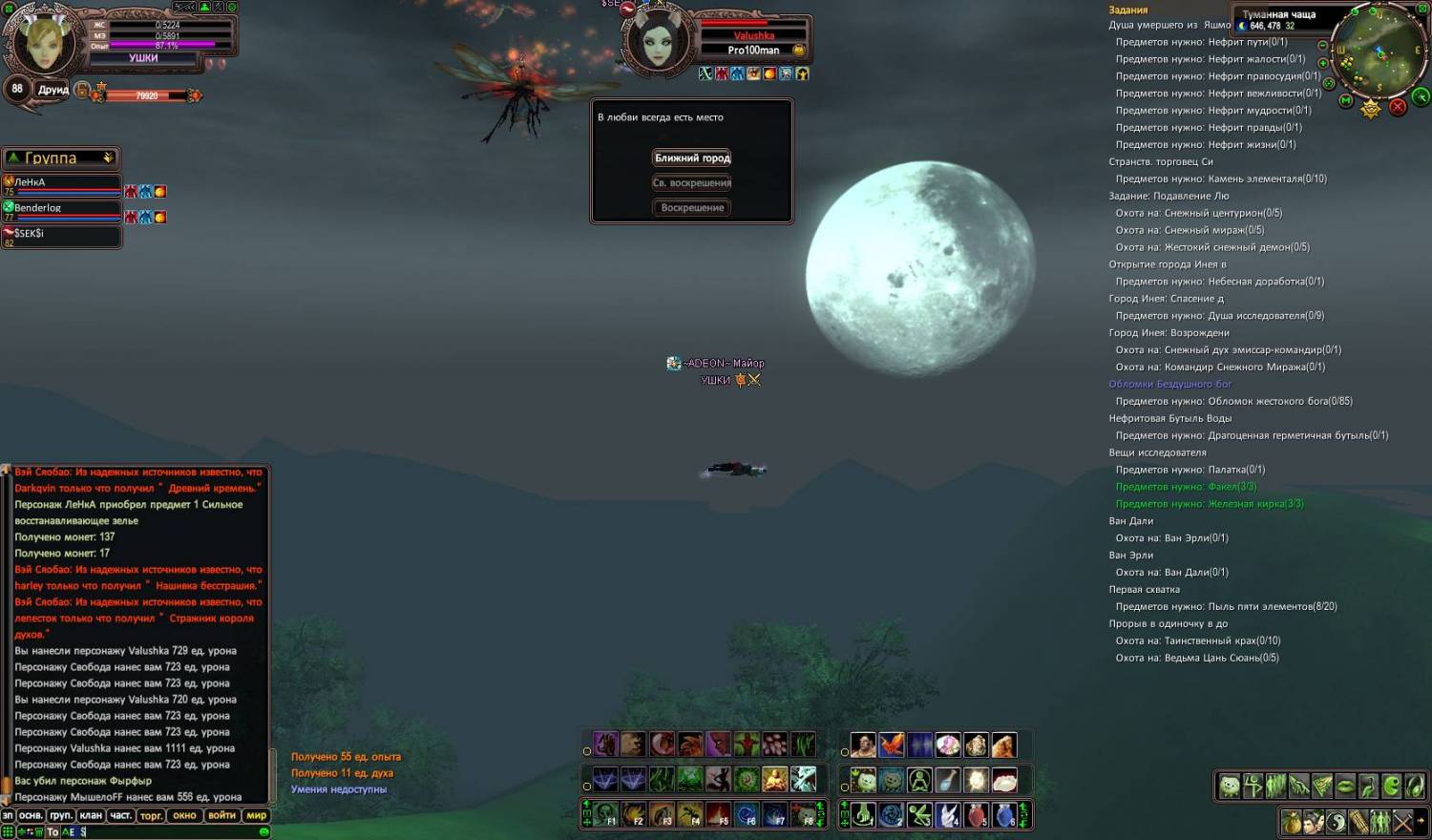Switch chat to the 'клан' channel
Viewport: 1432px width, 840px height.
click(91, 815)
